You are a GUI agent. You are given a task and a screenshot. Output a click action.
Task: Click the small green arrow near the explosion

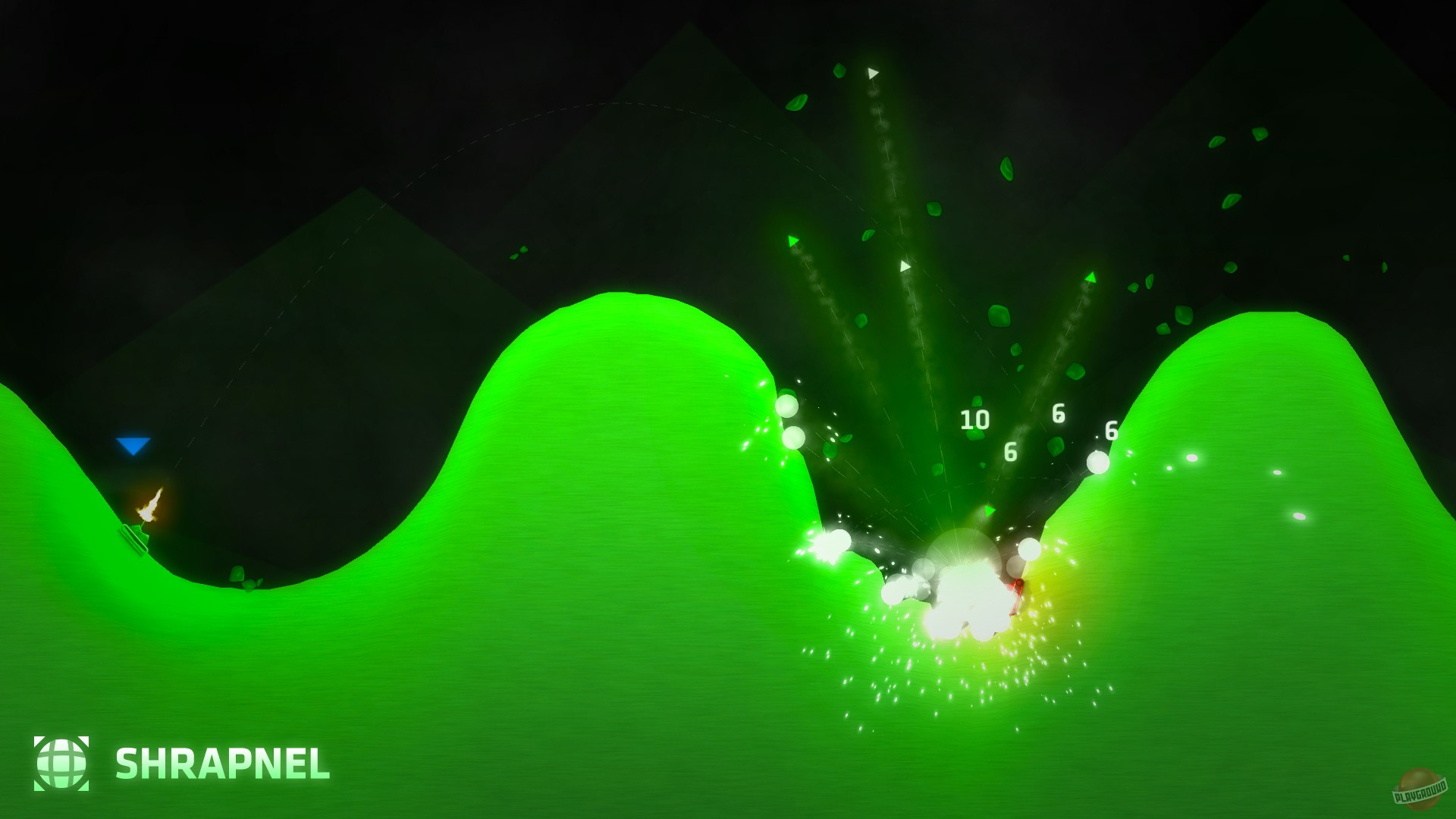(x=988, y=511)
